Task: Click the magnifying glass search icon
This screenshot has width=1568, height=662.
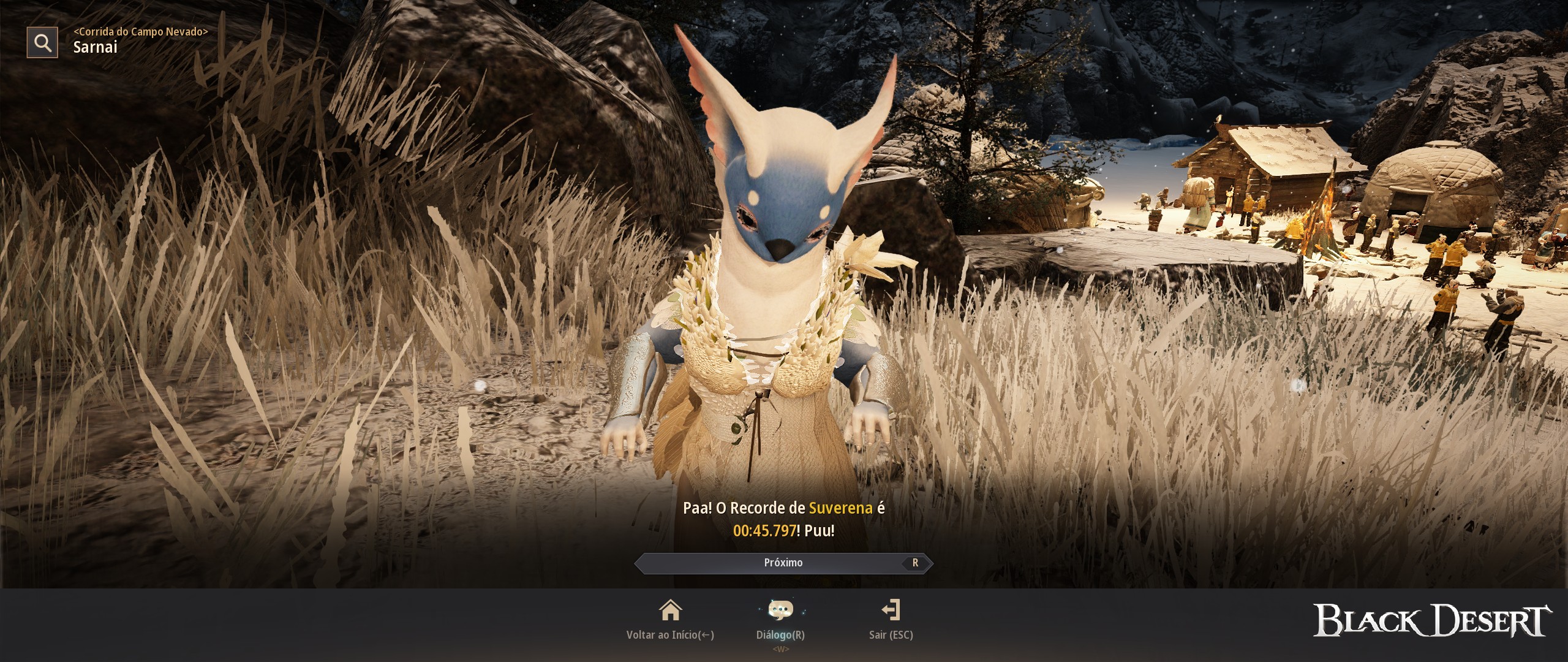Action: [41, 42]
